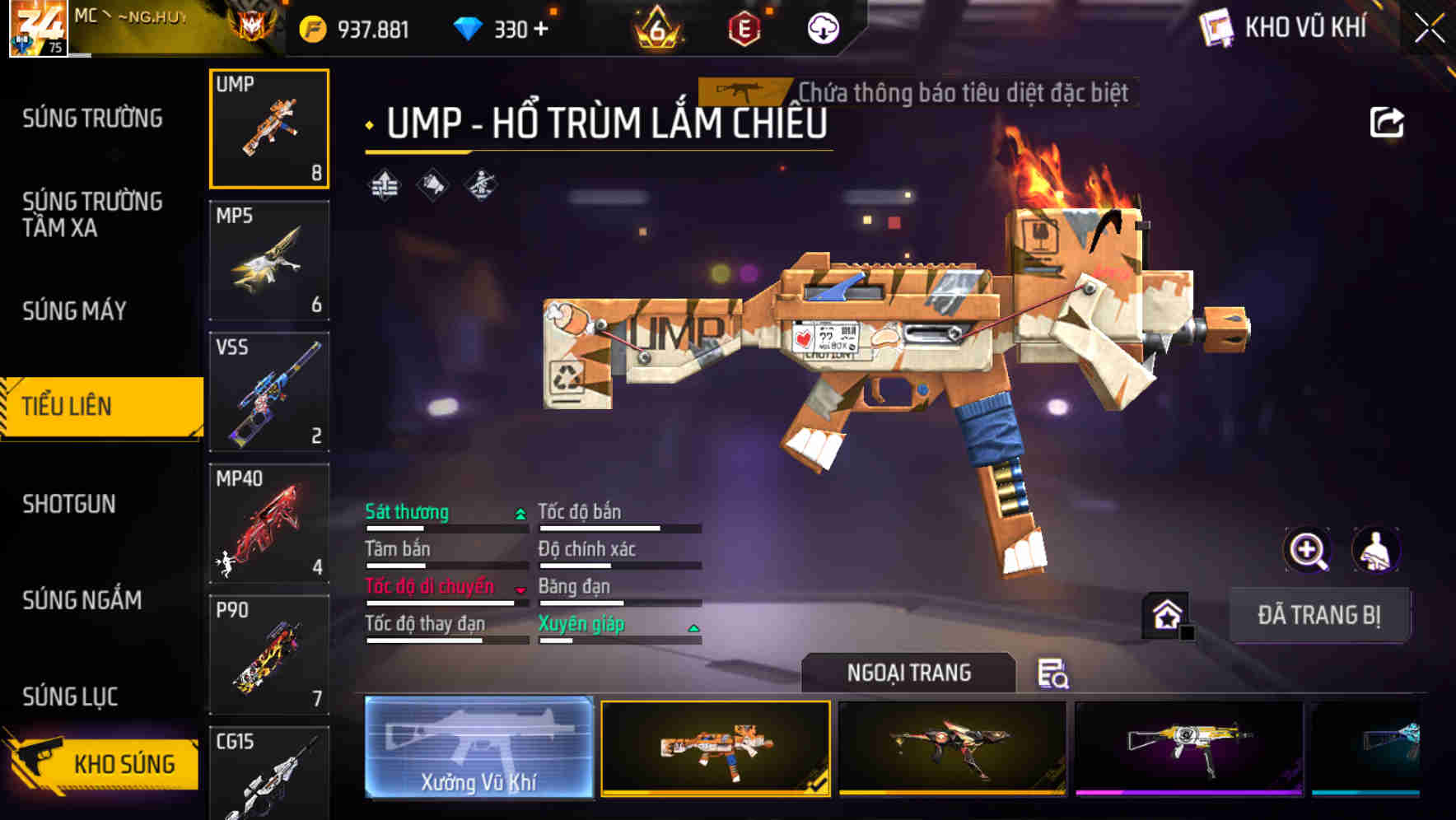This screenshot has width=1456, height=820.
Task: Select the Súng Lục category
Action: 71,697
